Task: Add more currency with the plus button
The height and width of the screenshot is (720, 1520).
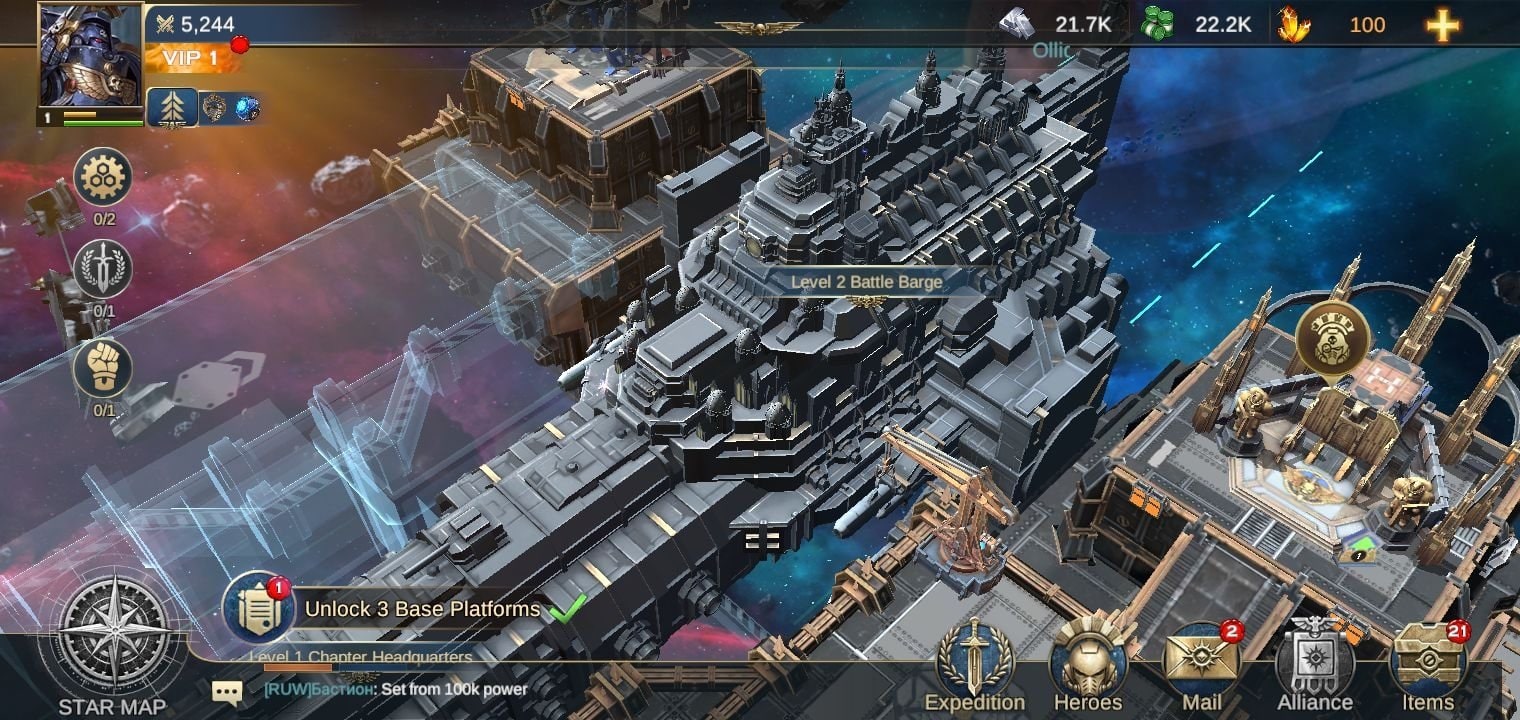Action: 1442,26
